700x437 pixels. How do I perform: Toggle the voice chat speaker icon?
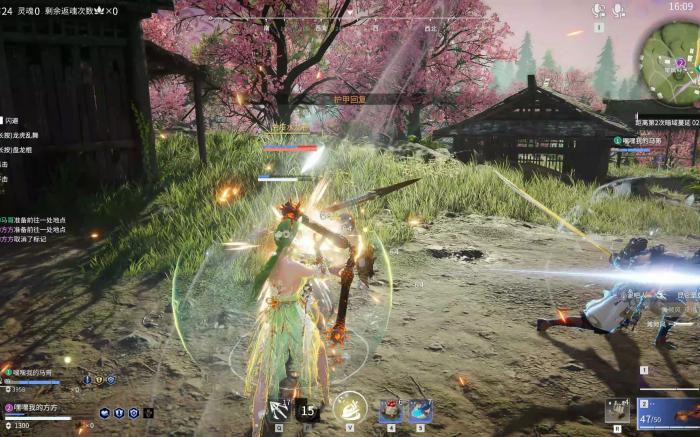(x=599, y=10)
